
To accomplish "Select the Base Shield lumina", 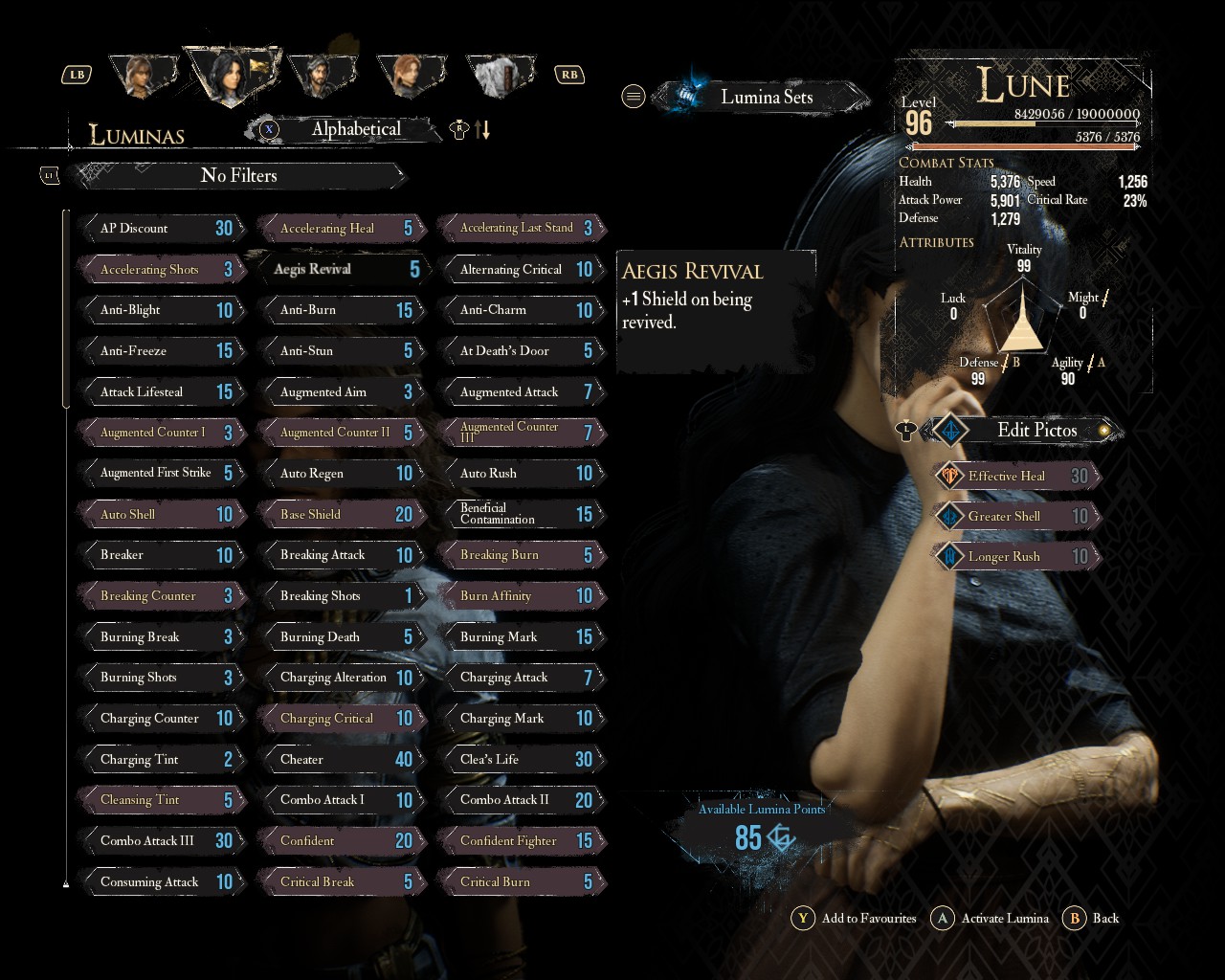I will tap(341, 515).
